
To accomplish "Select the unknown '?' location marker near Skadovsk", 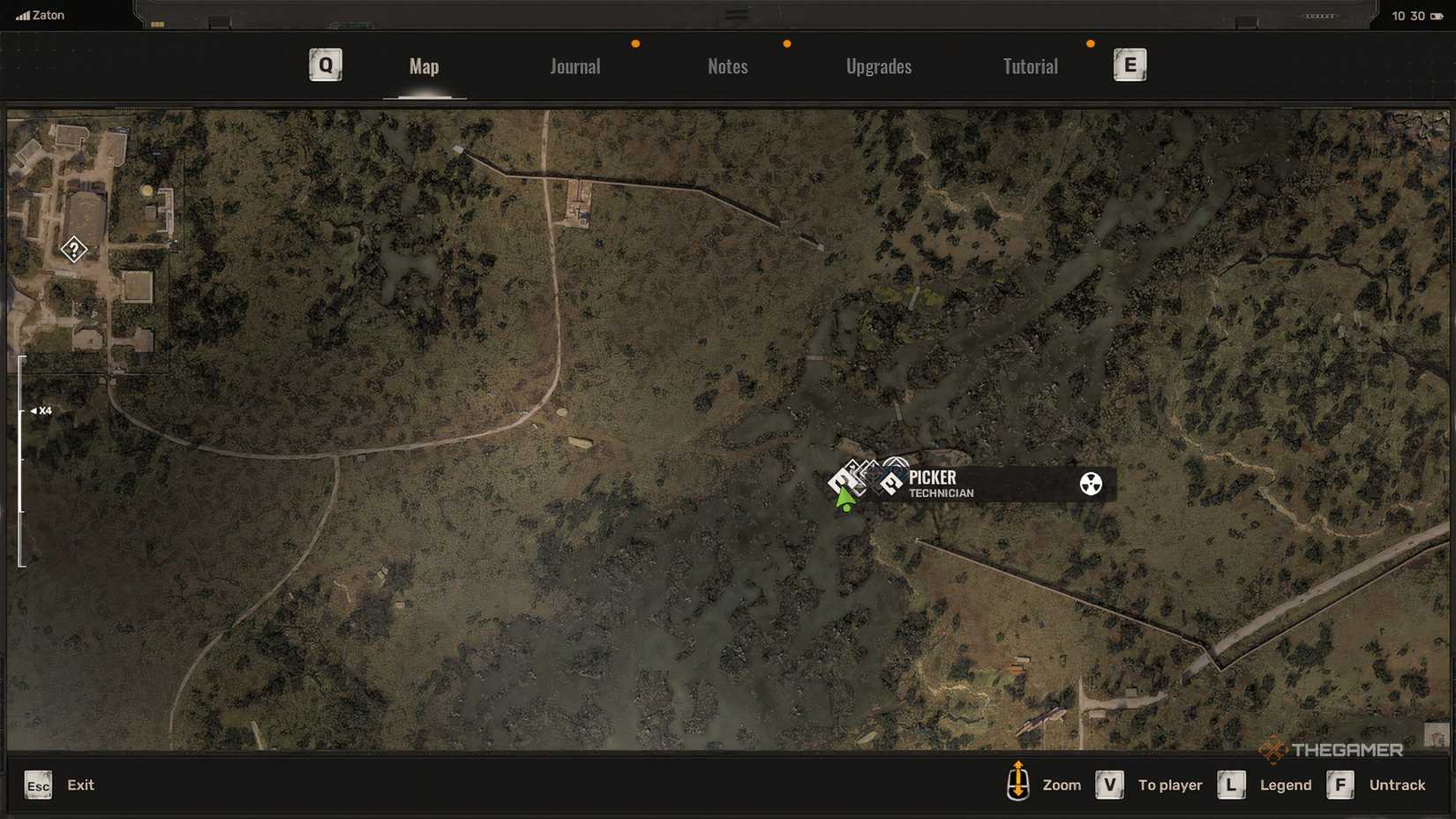I will (x=73, y=251).
